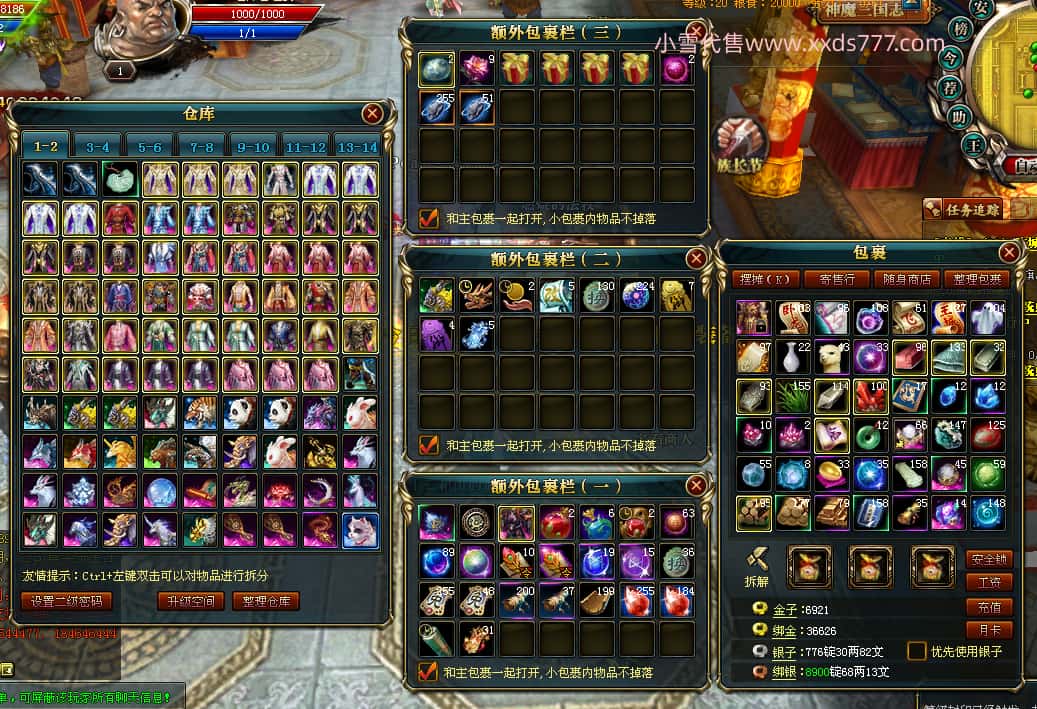Select the white ghost item in the bag

click(987, 317)
